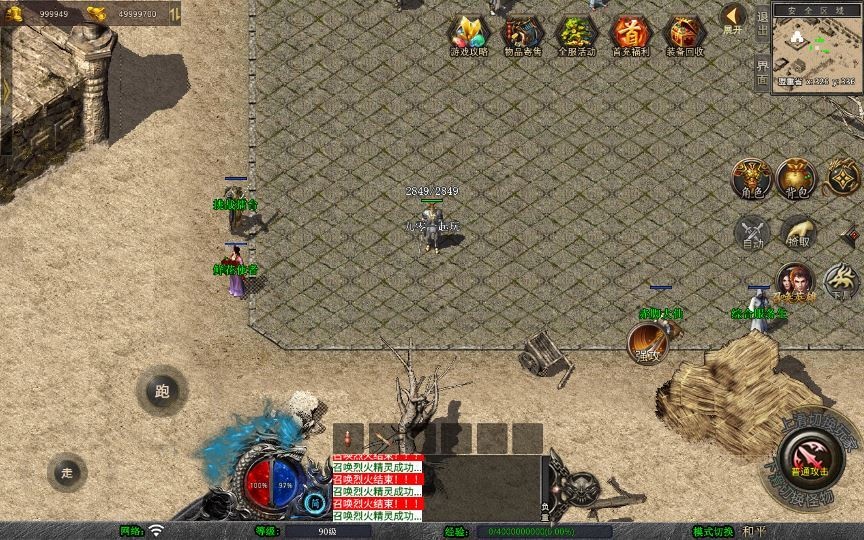Open the 背包 backpack inventory

(x=797, y=178)
